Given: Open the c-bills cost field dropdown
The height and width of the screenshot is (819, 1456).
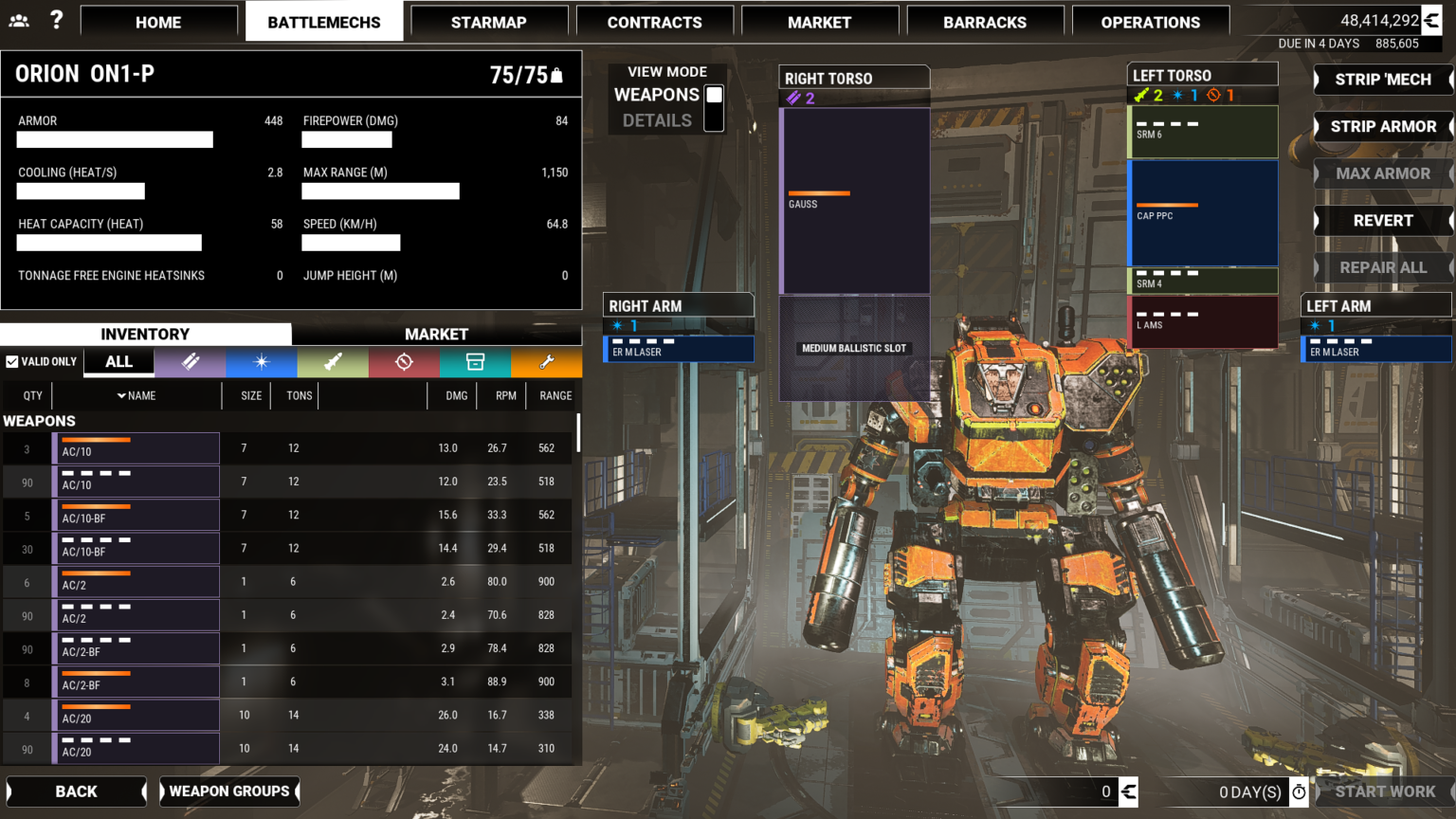Looking at the screenshot, I should point(1127,792).
